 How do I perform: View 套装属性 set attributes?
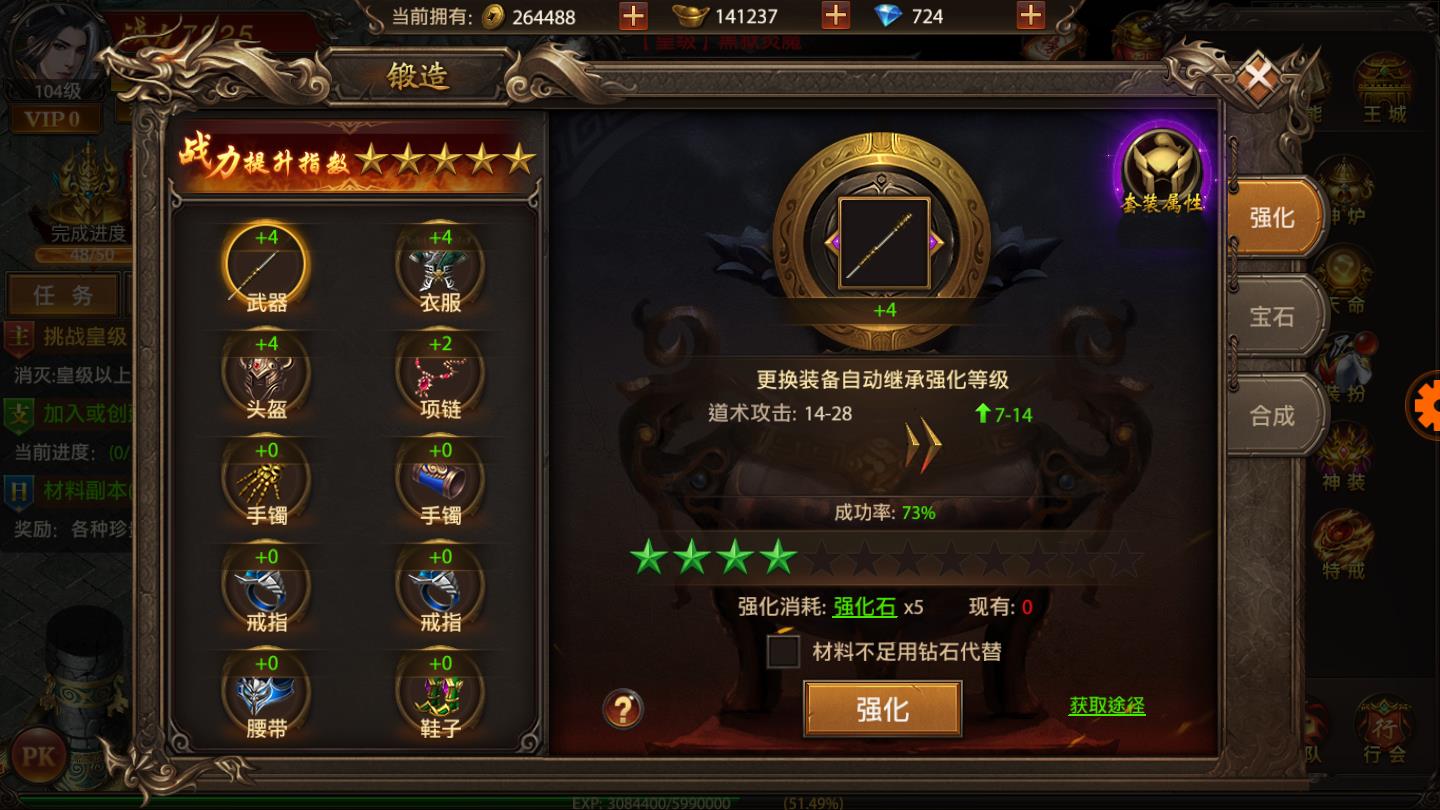point(1162,170)
